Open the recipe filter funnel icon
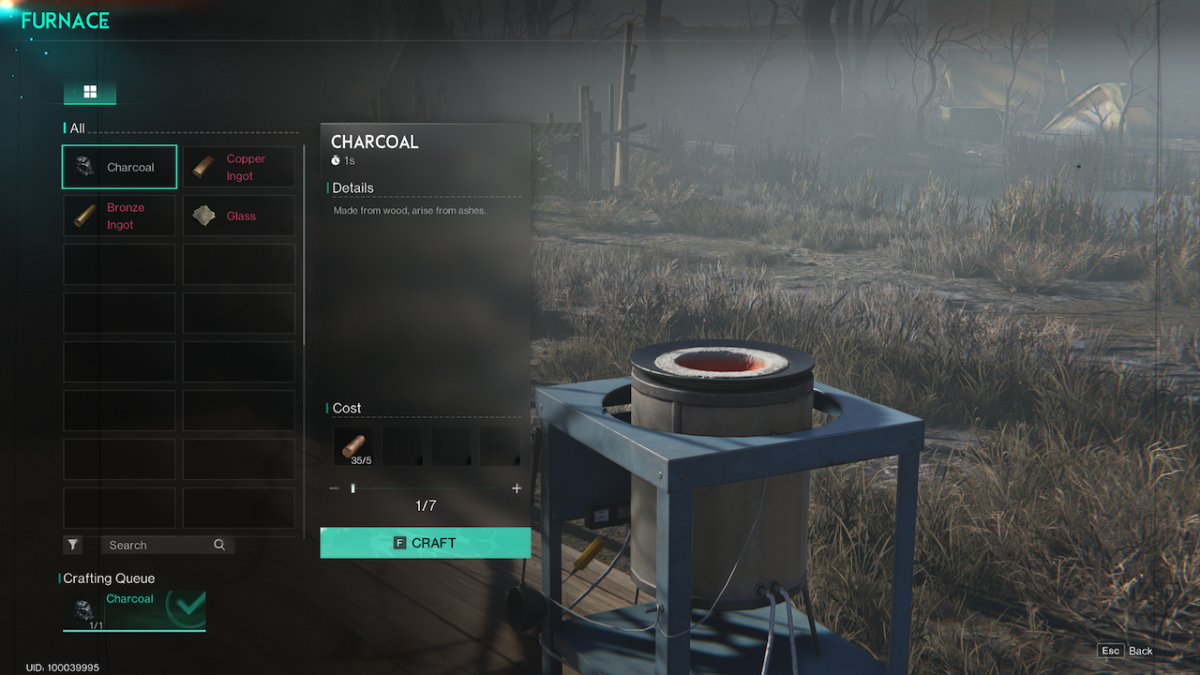This screenshot has height=675, width=1200. [x=73, y=545]
